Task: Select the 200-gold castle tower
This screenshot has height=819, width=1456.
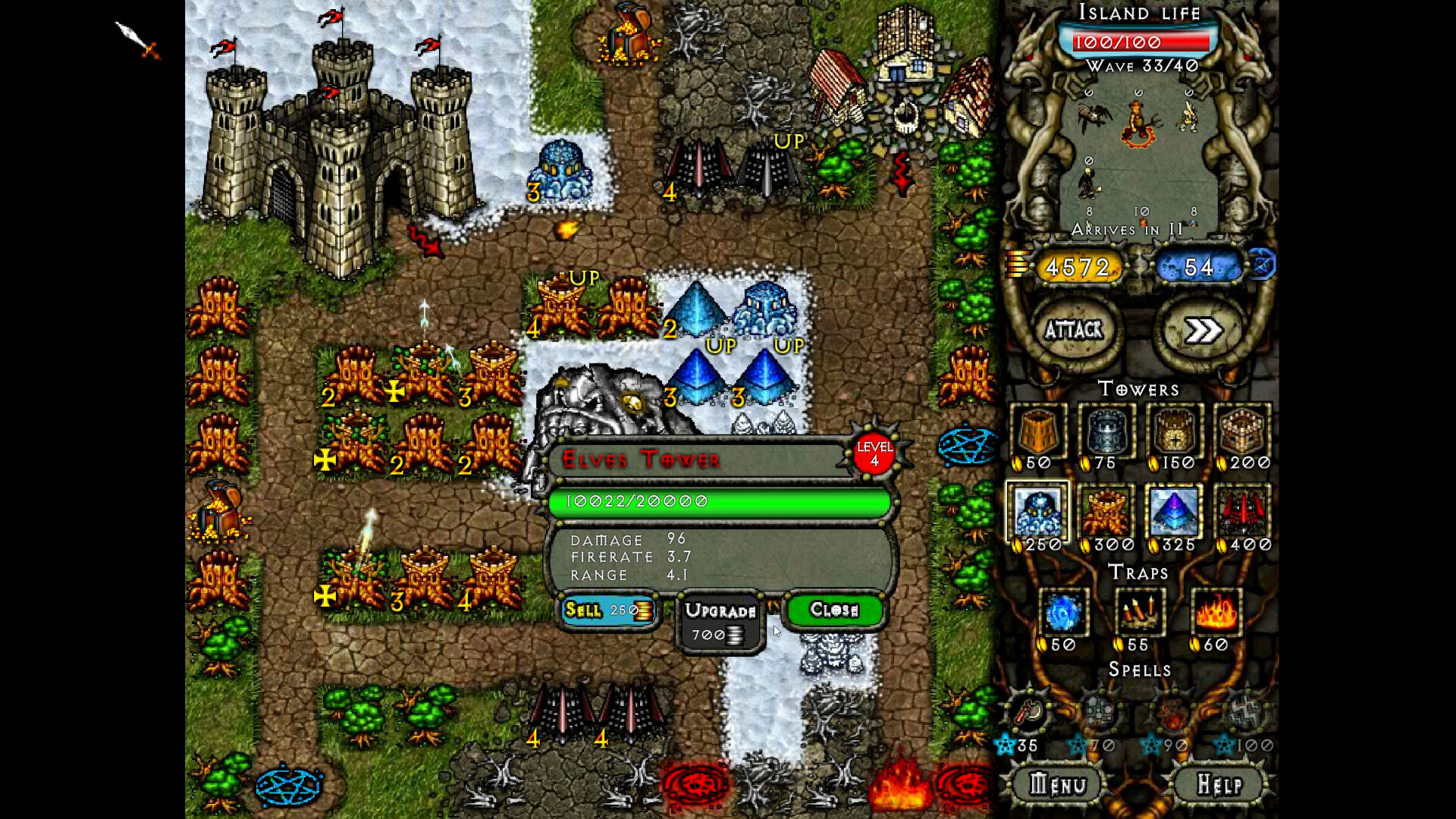Action: 1242,432
